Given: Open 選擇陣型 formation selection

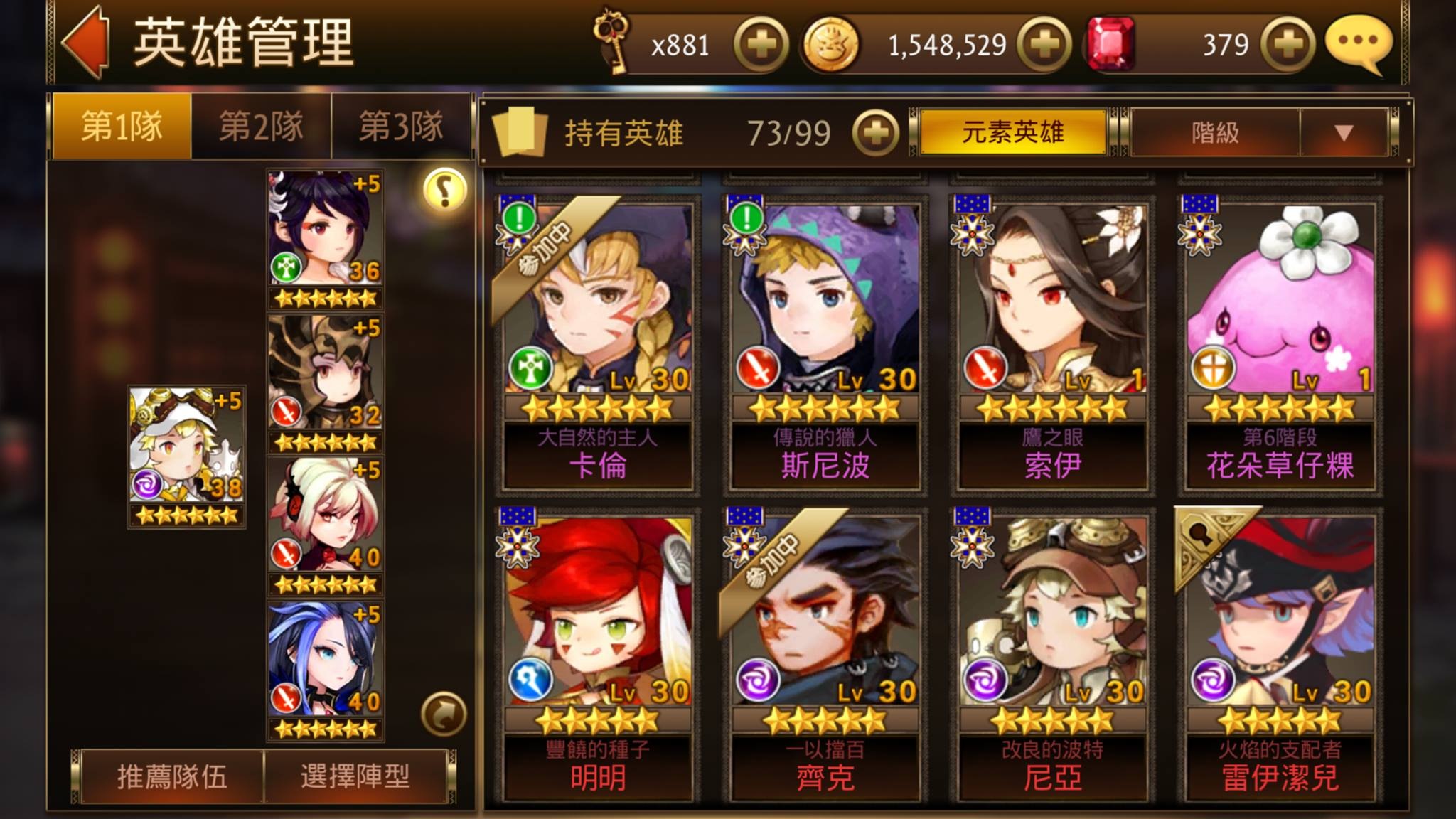Looking at the screenshot, I should pos(355,776).
